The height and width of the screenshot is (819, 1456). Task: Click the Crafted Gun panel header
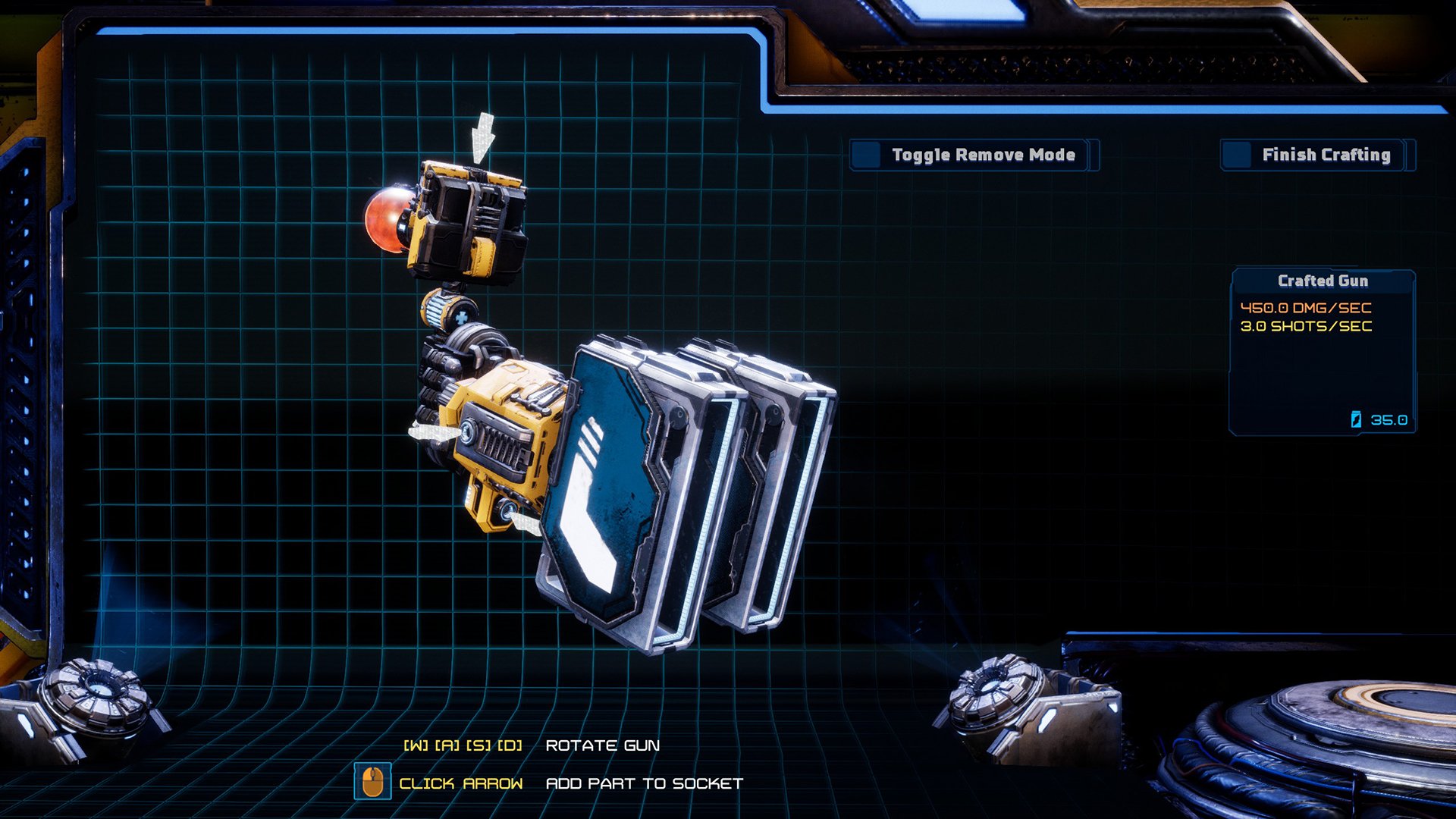point(1322,281)
